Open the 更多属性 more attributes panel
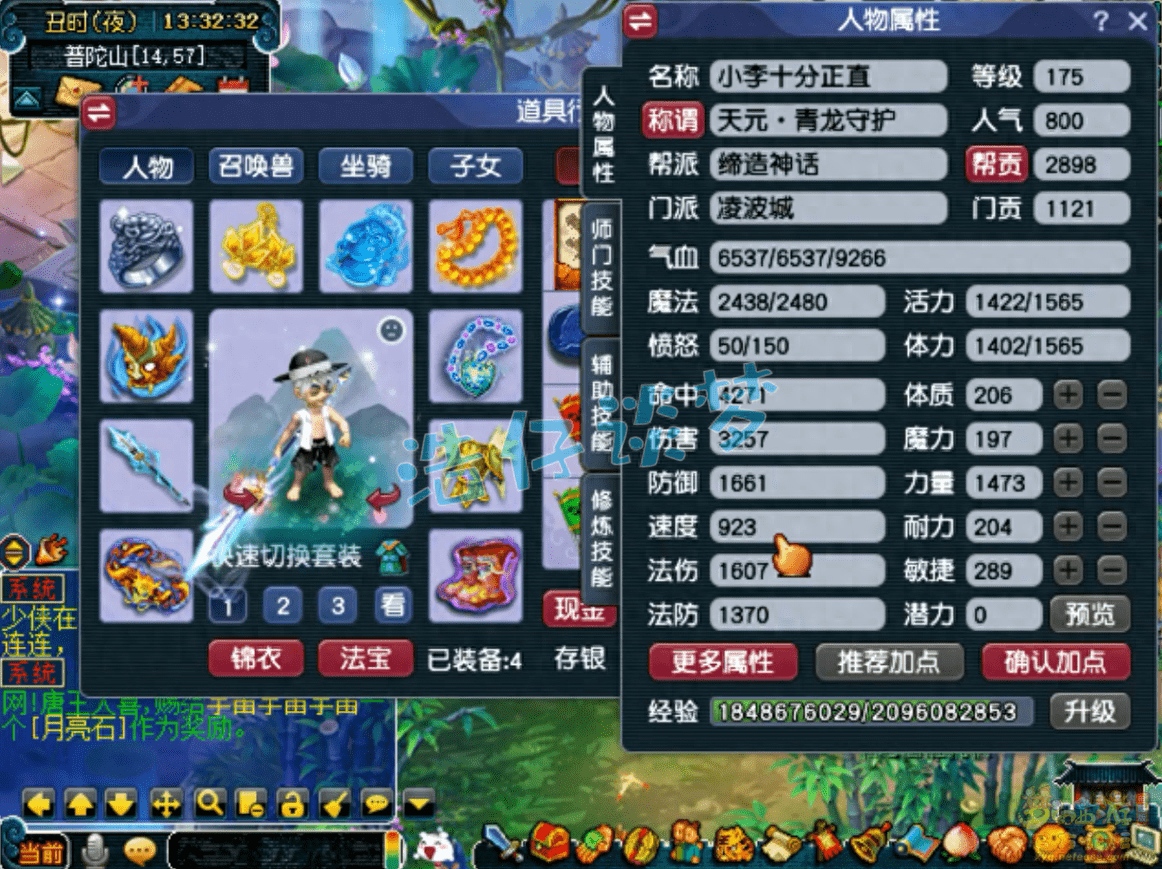Image resolution: width=1162 pixels, height=869 pixels. point(722,661)
